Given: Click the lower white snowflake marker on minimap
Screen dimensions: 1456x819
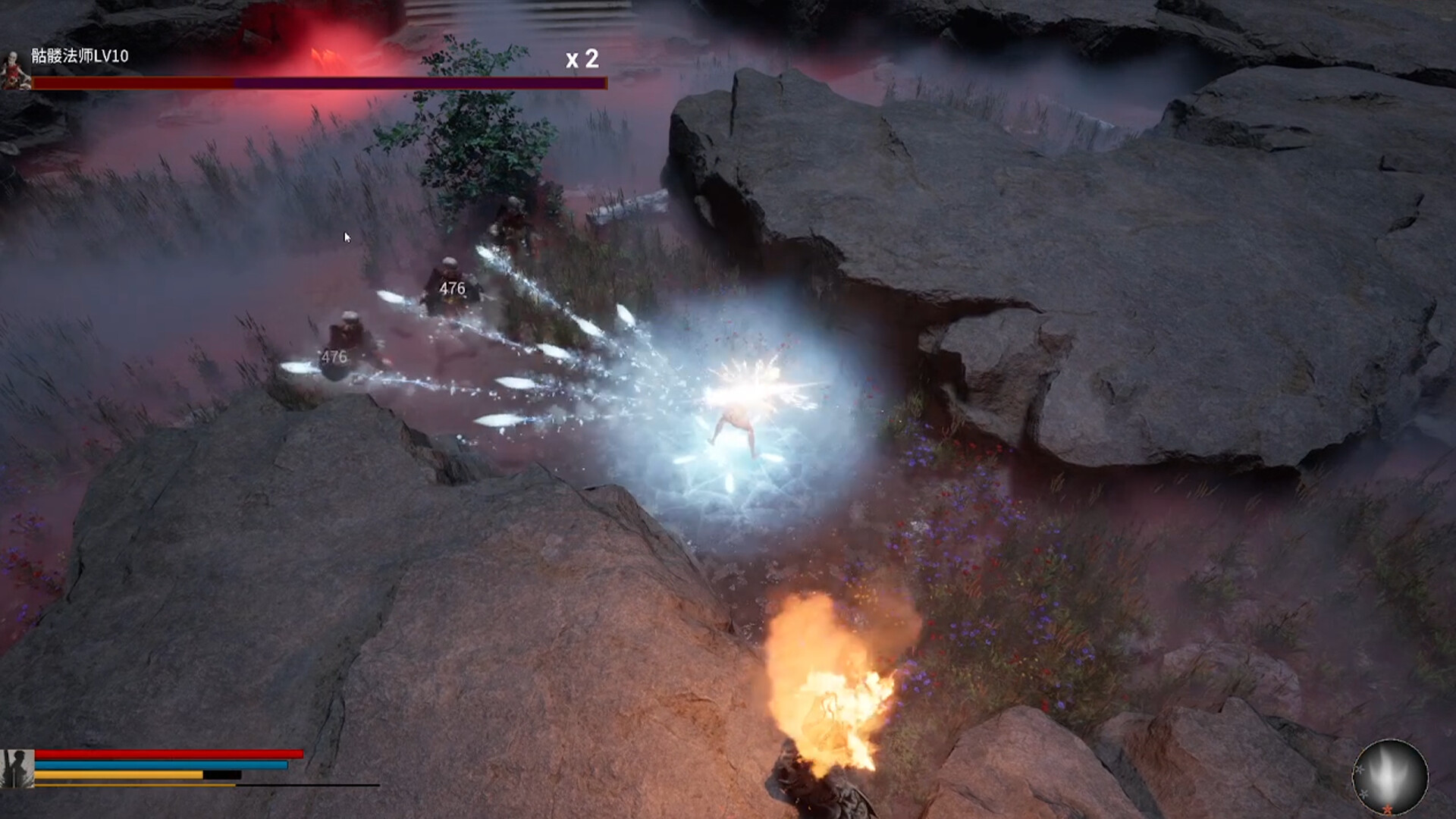Looking at the screenshot, I should [1364, 794].
